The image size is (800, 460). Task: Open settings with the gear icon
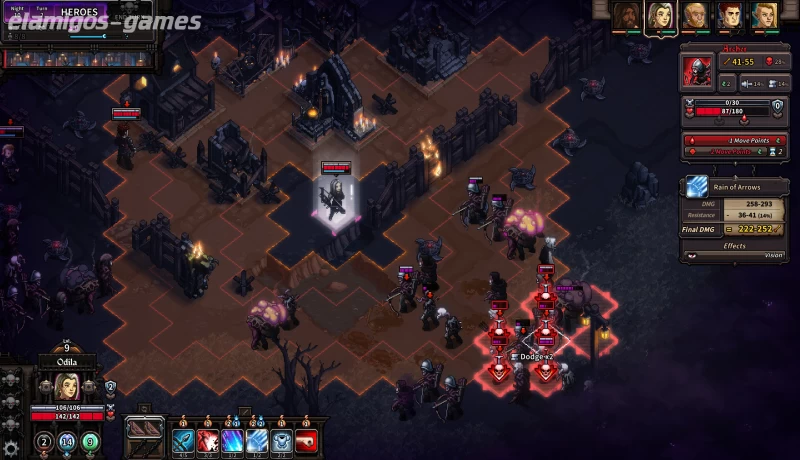[x=11, y=448]
